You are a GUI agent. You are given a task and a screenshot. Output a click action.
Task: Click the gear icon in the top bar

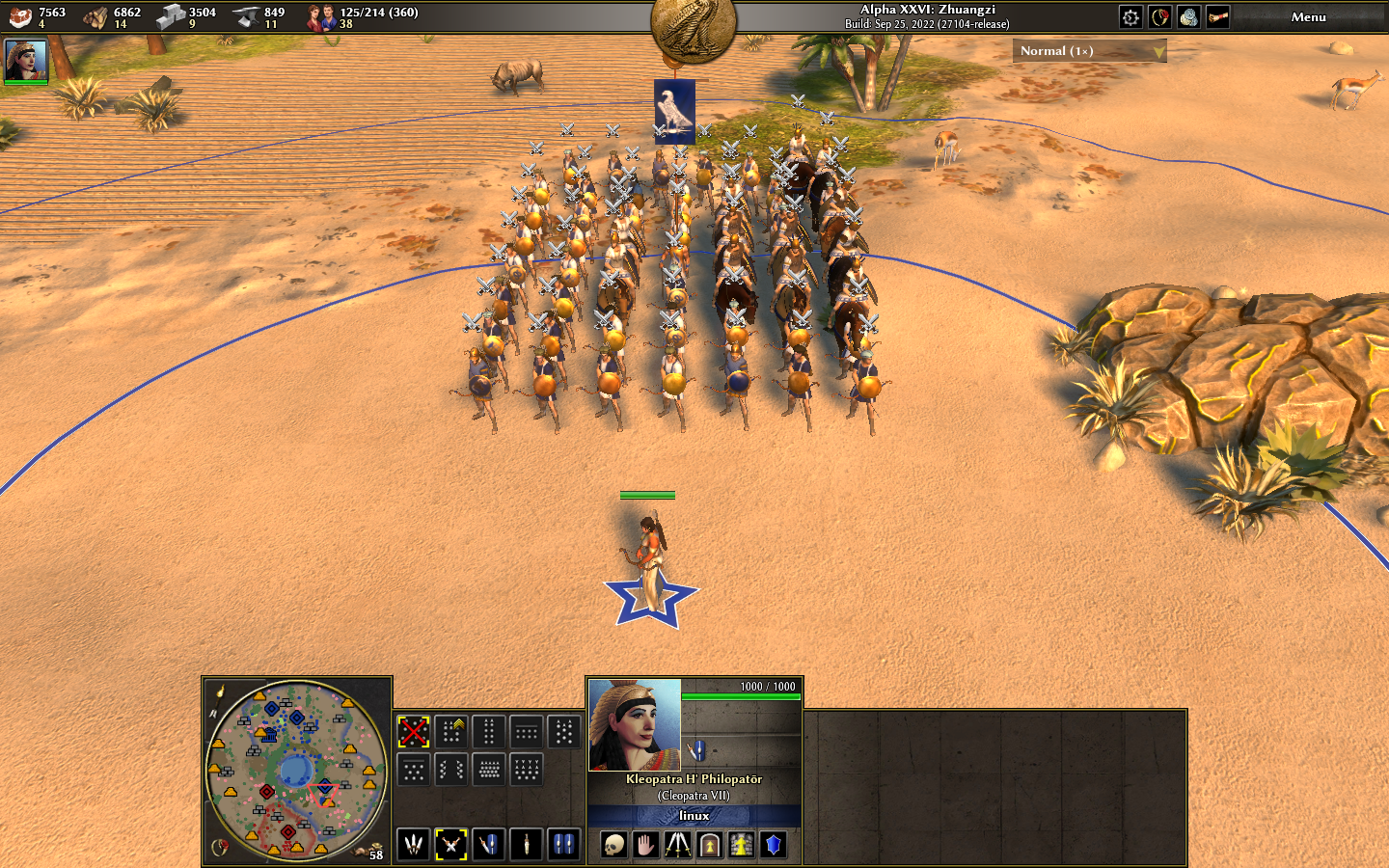pyautogui.click(x=1130, y=17)
